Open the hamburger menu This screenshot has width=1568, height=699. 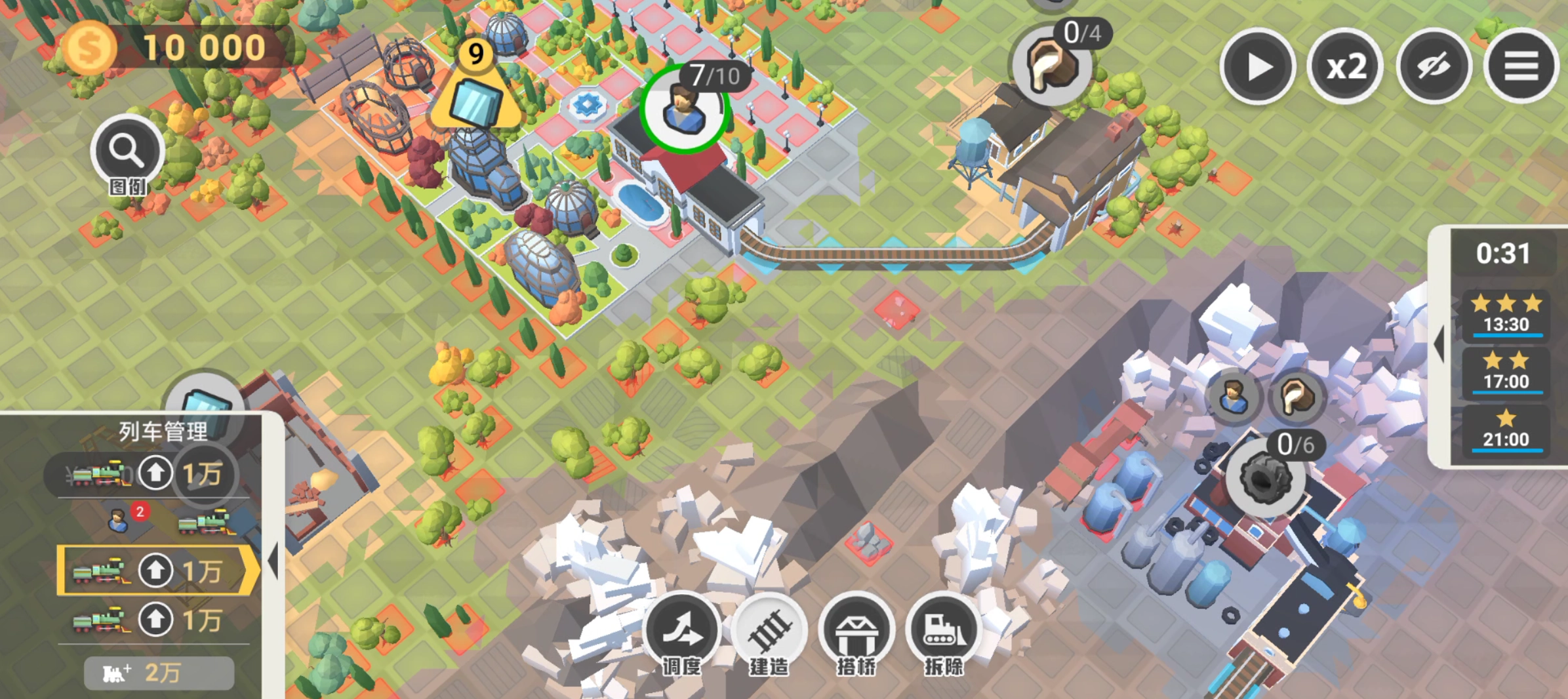tap(1521, 66)
